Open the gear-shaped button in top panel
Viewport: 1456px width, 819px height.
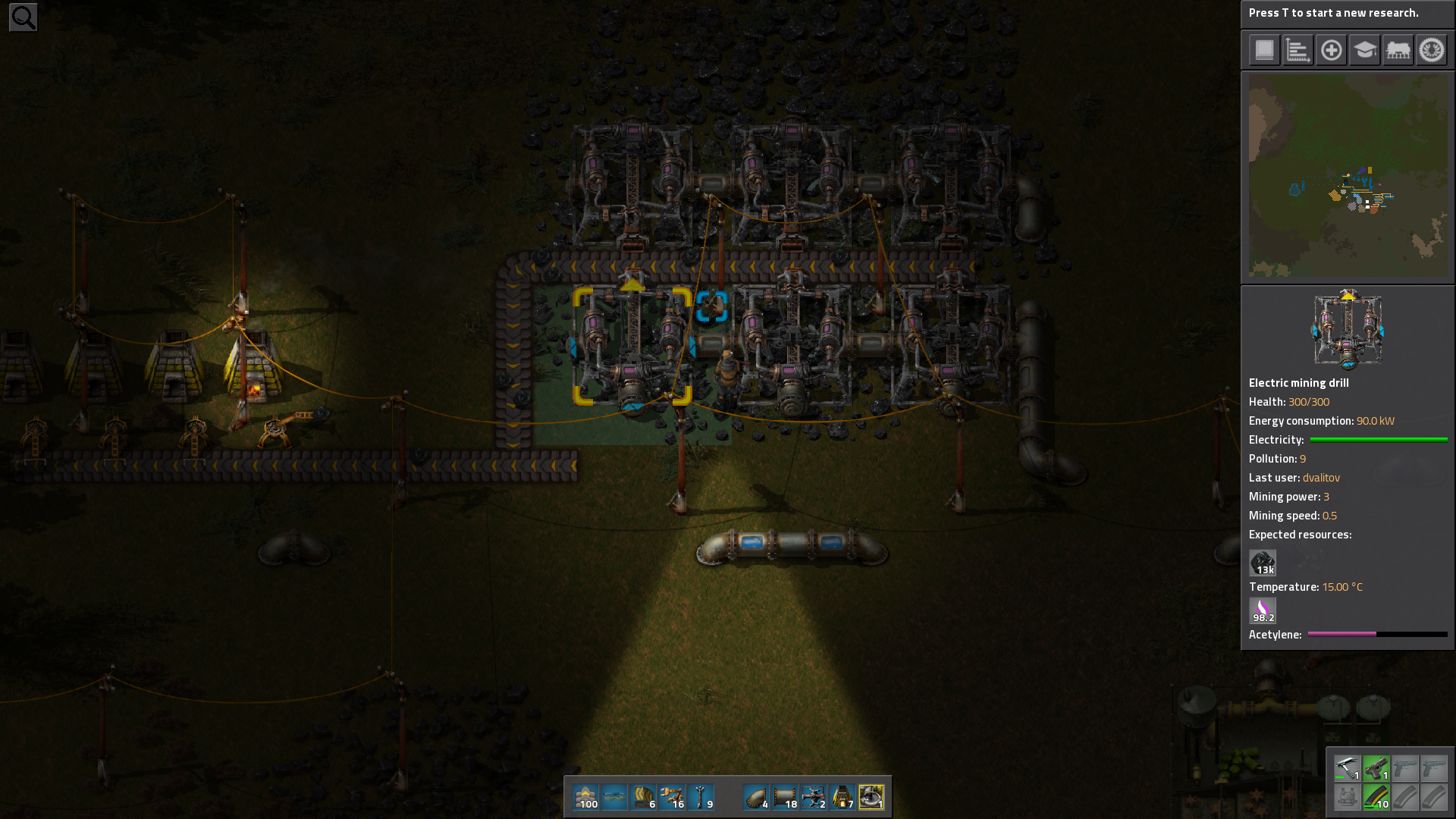(1431, 51)
